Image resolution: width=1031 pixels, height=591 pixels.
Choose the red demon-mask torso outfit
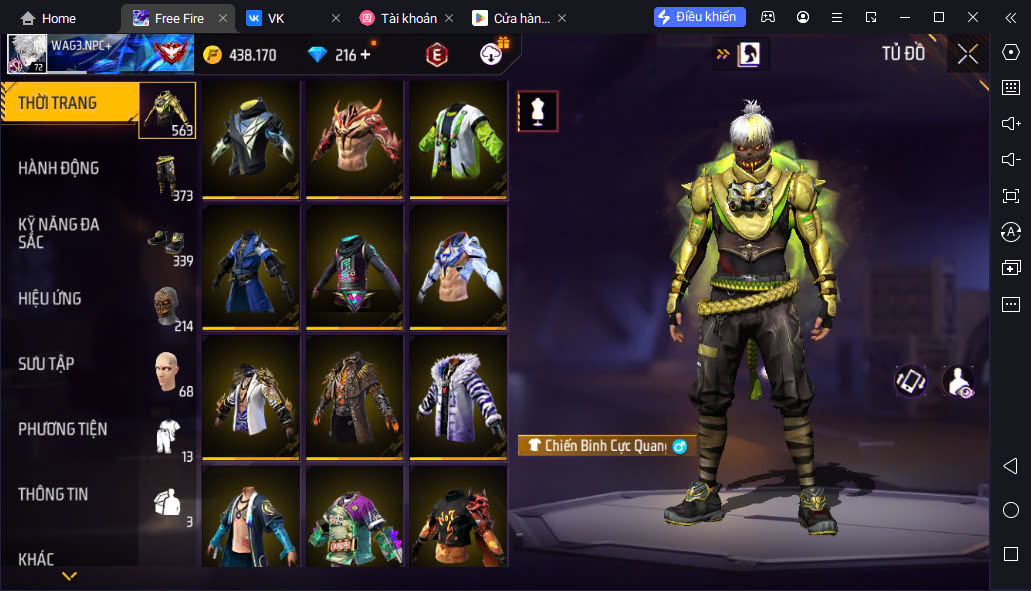point(355,138)
